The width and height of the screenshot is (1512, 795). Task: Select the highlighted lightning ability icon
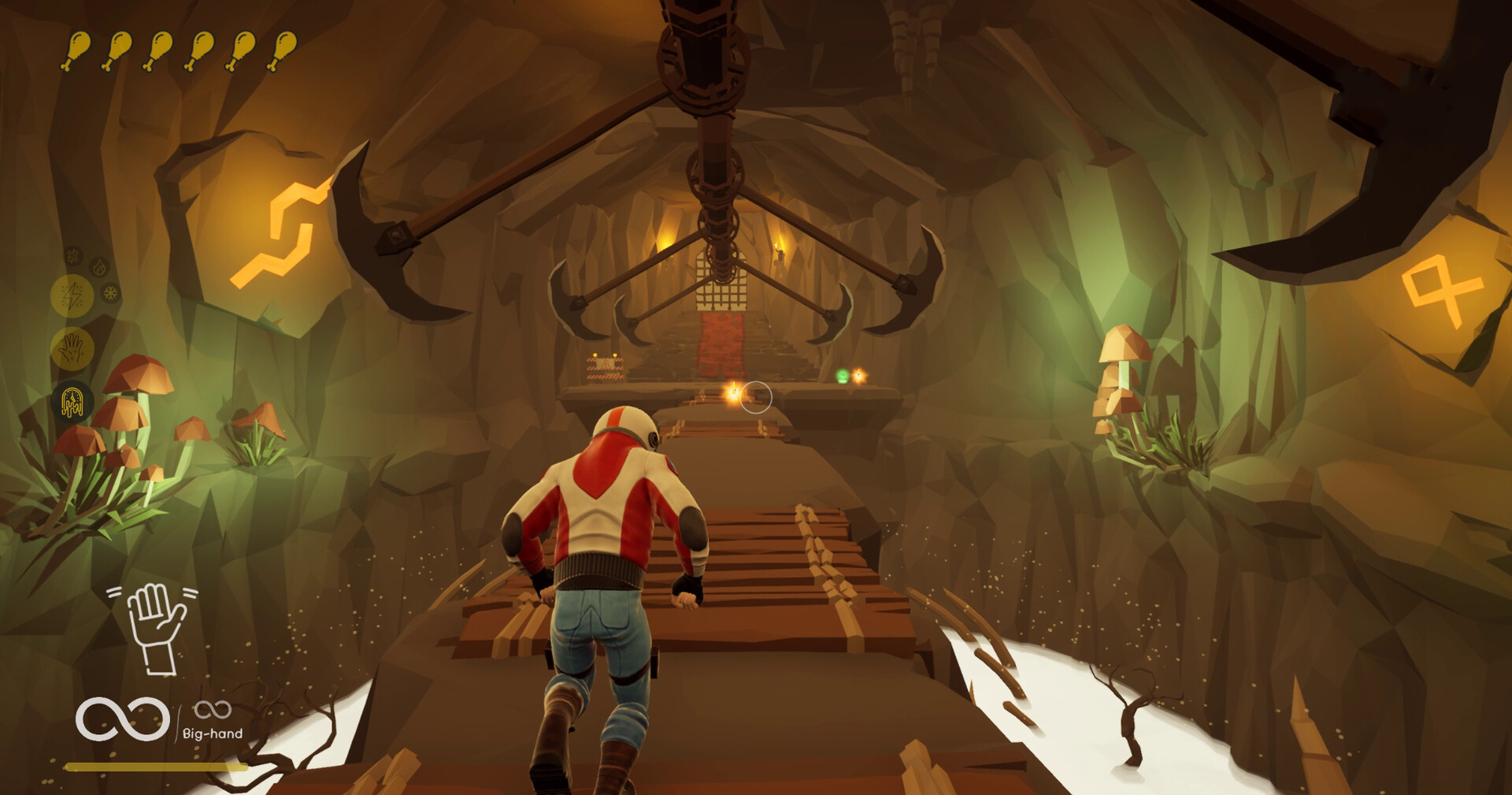click(72, 295)
